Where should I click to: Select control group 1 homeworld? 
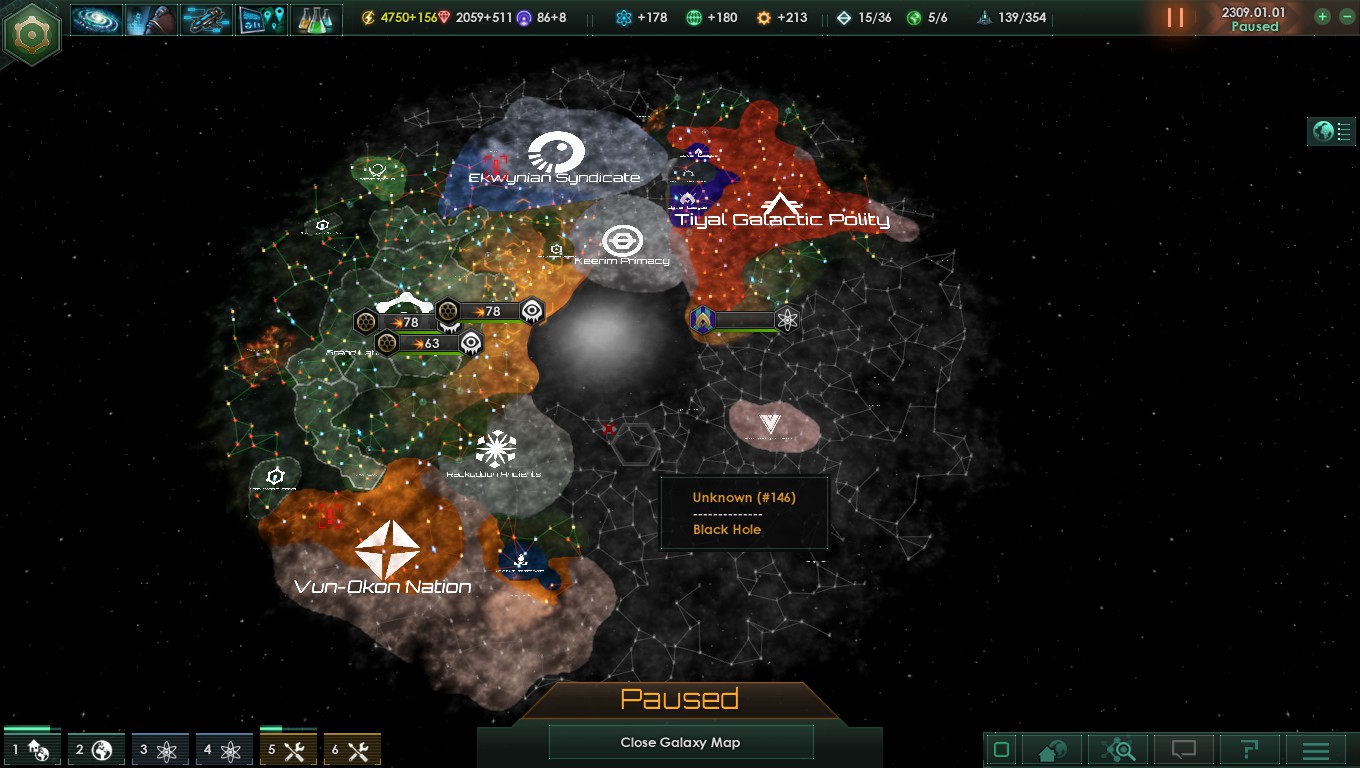point(32,749)
